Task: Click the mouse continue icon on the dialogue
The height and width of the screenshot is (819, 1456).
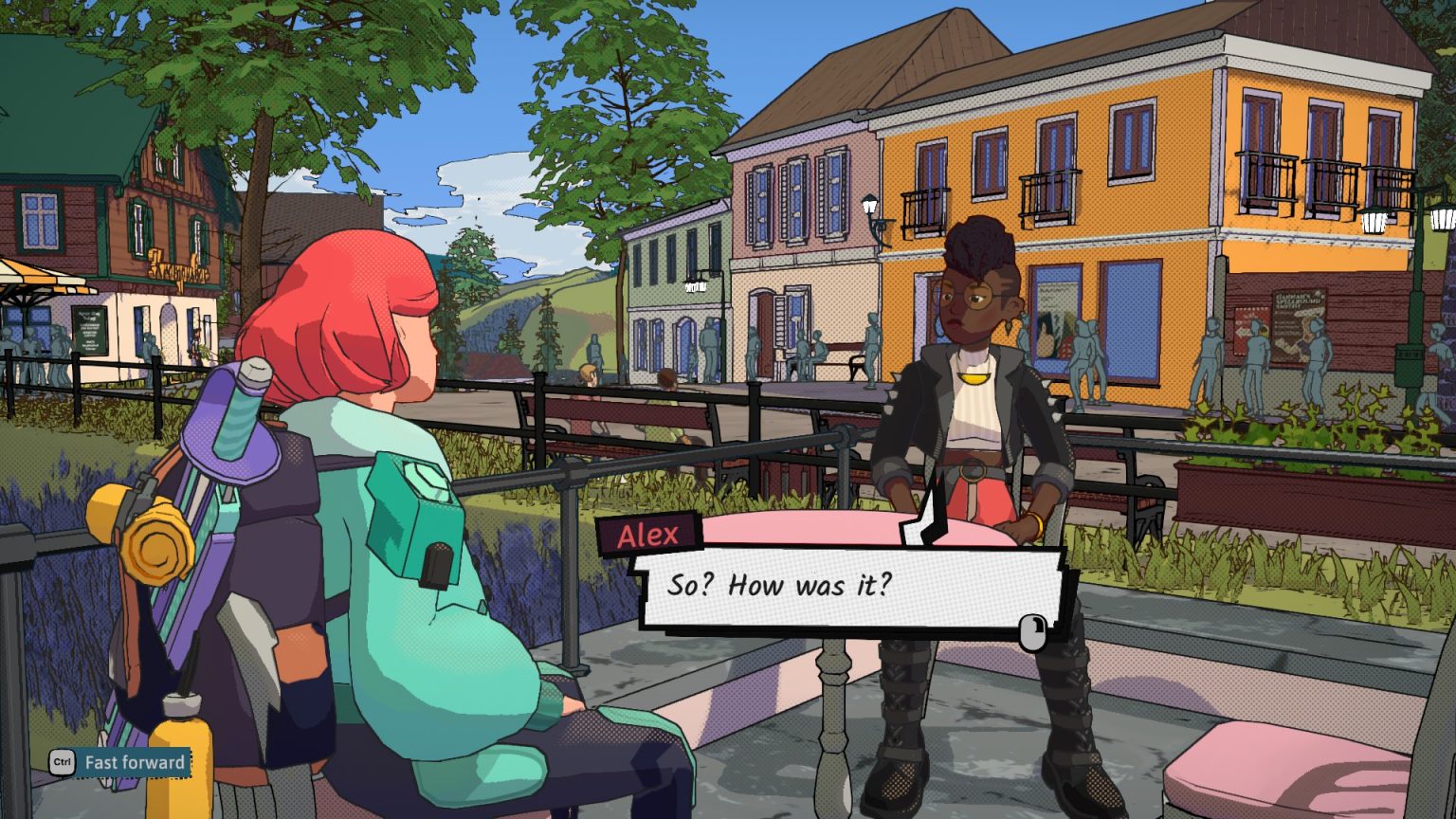Action: tap(1033, 629)
